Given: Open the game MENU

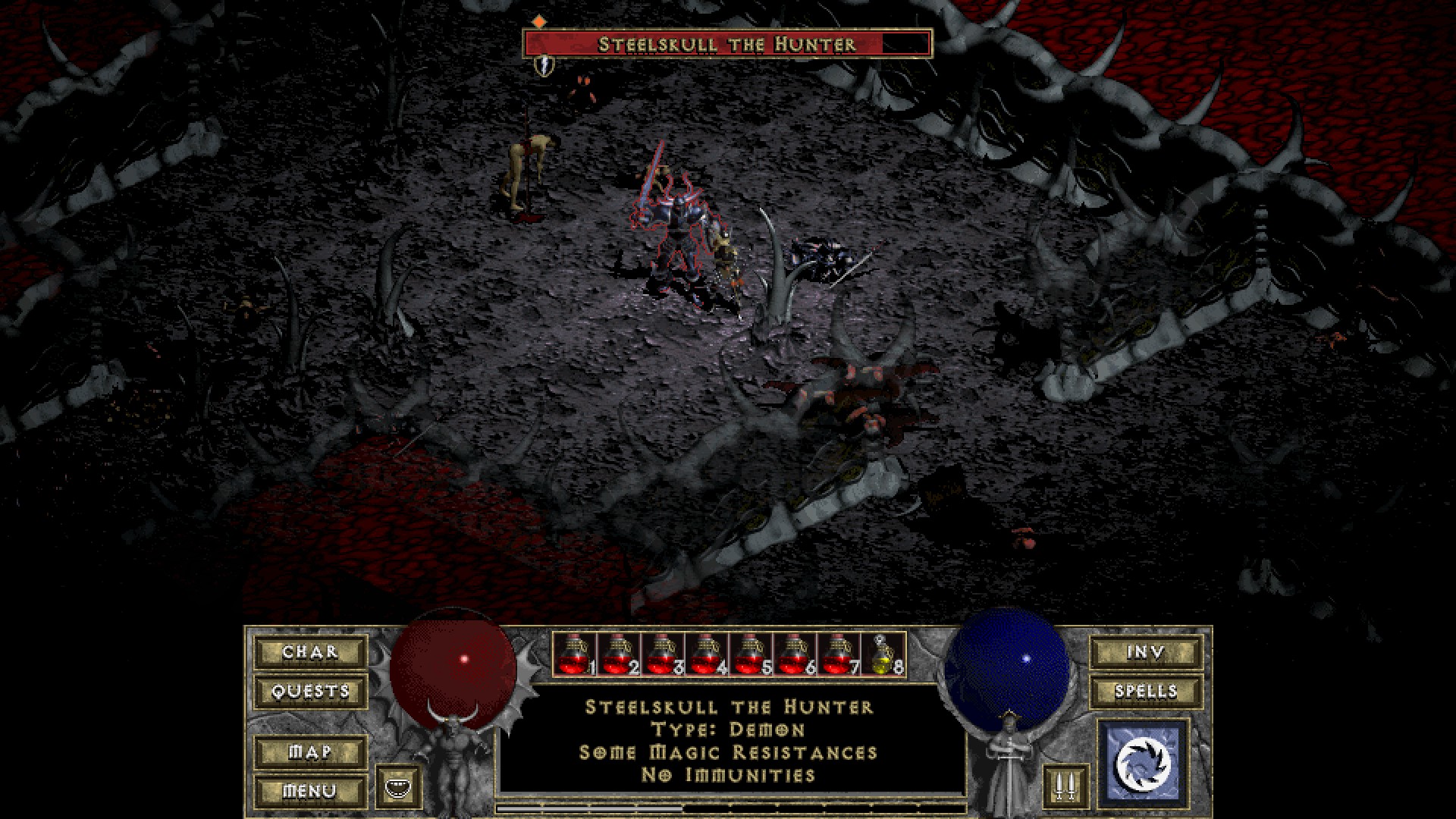Looking at the screenshot, I should (310, 791).
